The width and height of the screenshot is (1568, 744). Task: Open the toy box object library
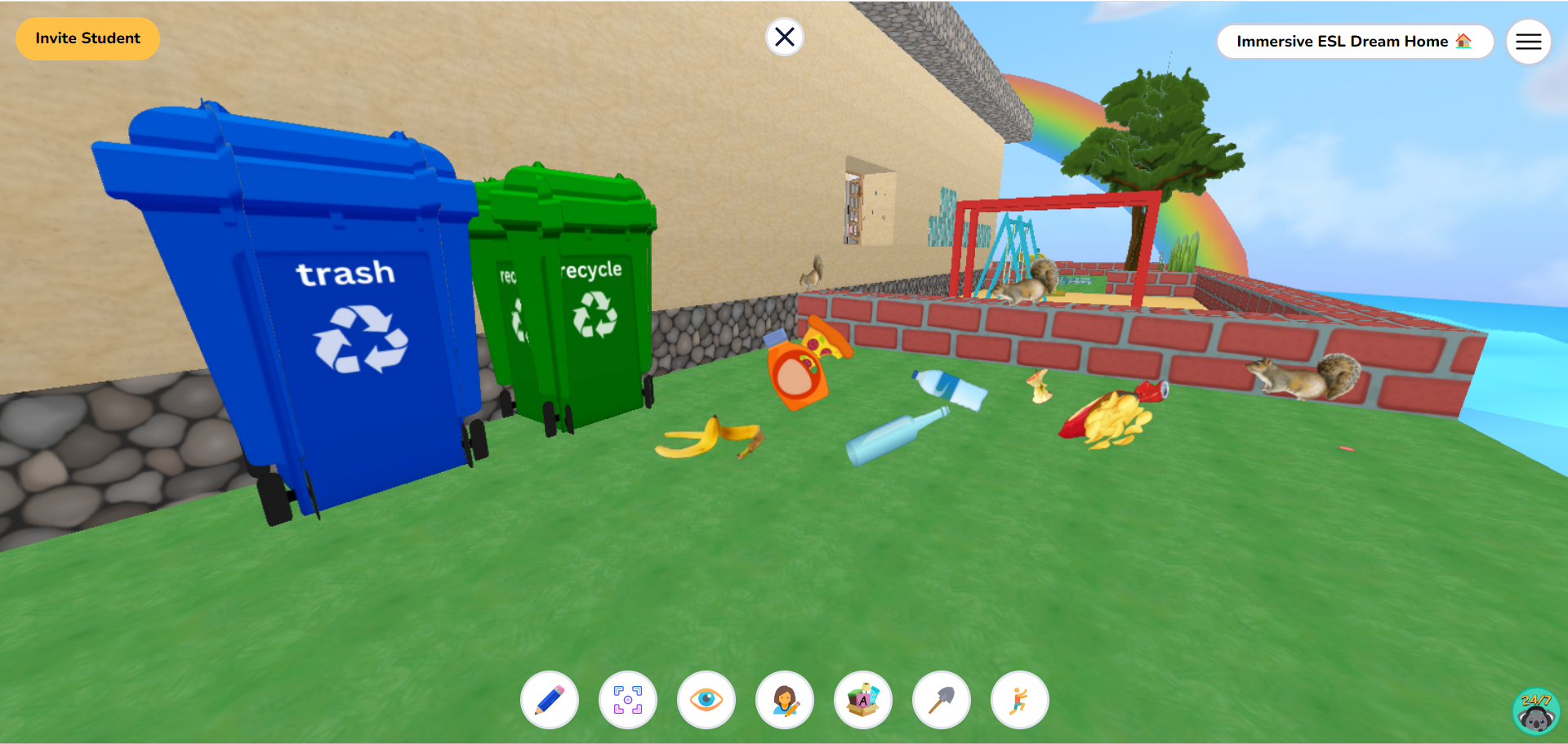[863, 700]
